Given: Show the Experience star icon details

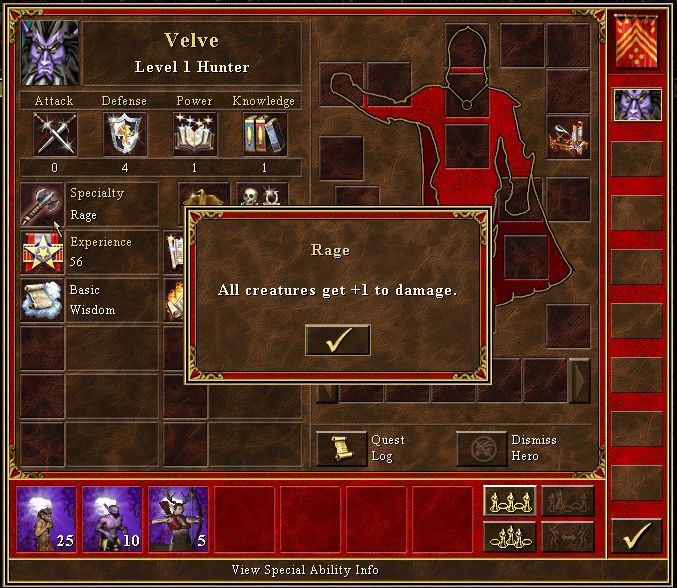Looking at the screenshot, I should coord(40,252).
